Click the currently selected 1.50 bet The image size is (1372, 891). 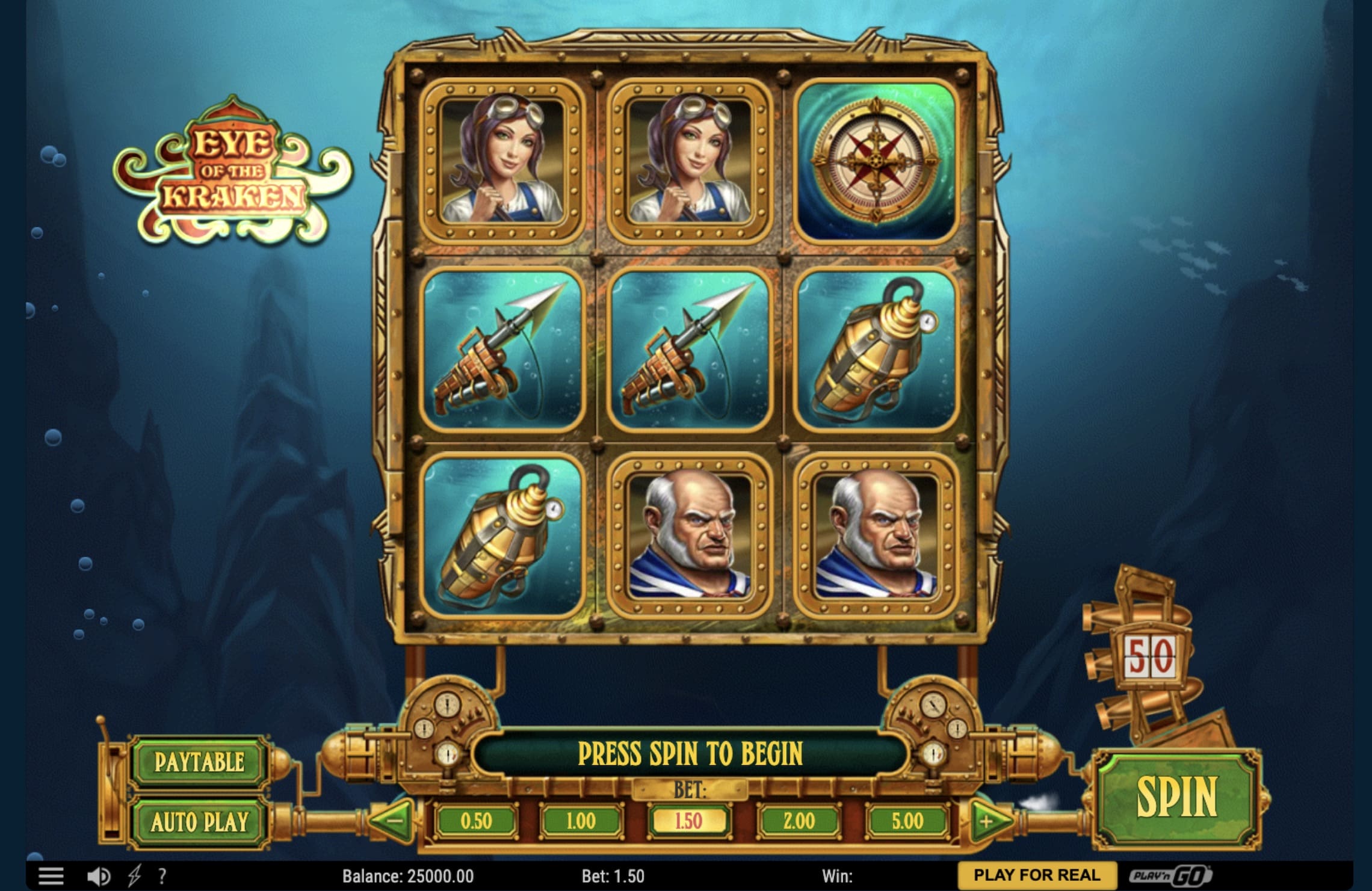tap(689, 819)
